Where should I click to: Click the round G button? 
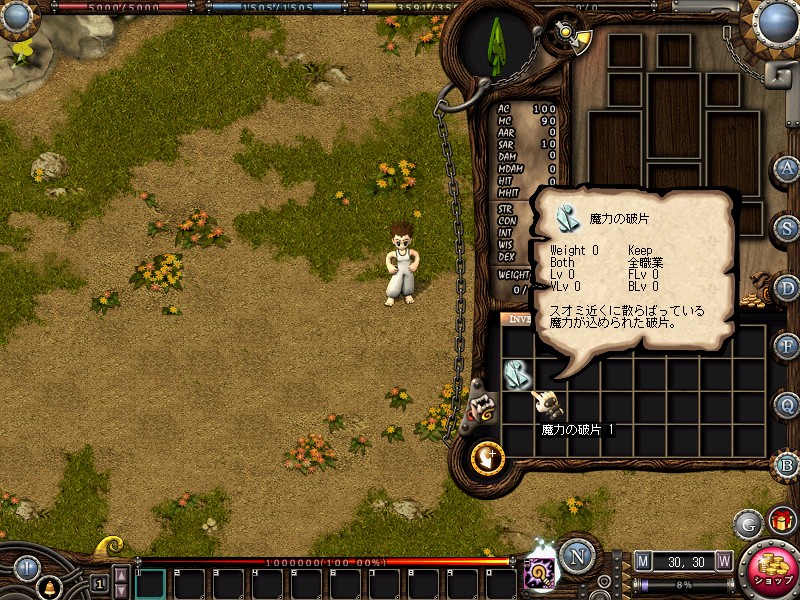point(749,524)
